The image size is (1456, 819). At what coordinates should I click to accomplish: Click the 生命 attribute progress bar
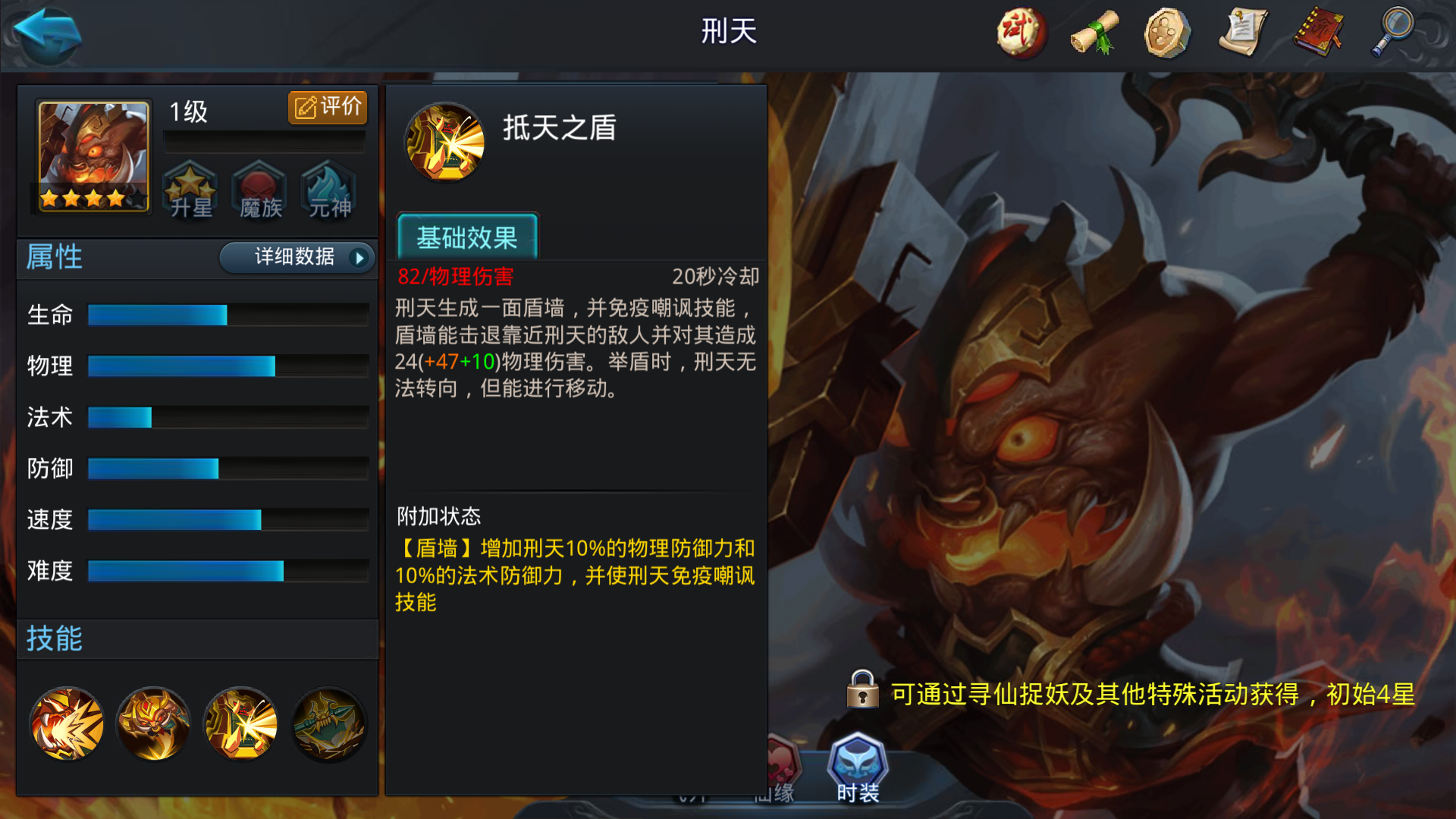(226, 314)
